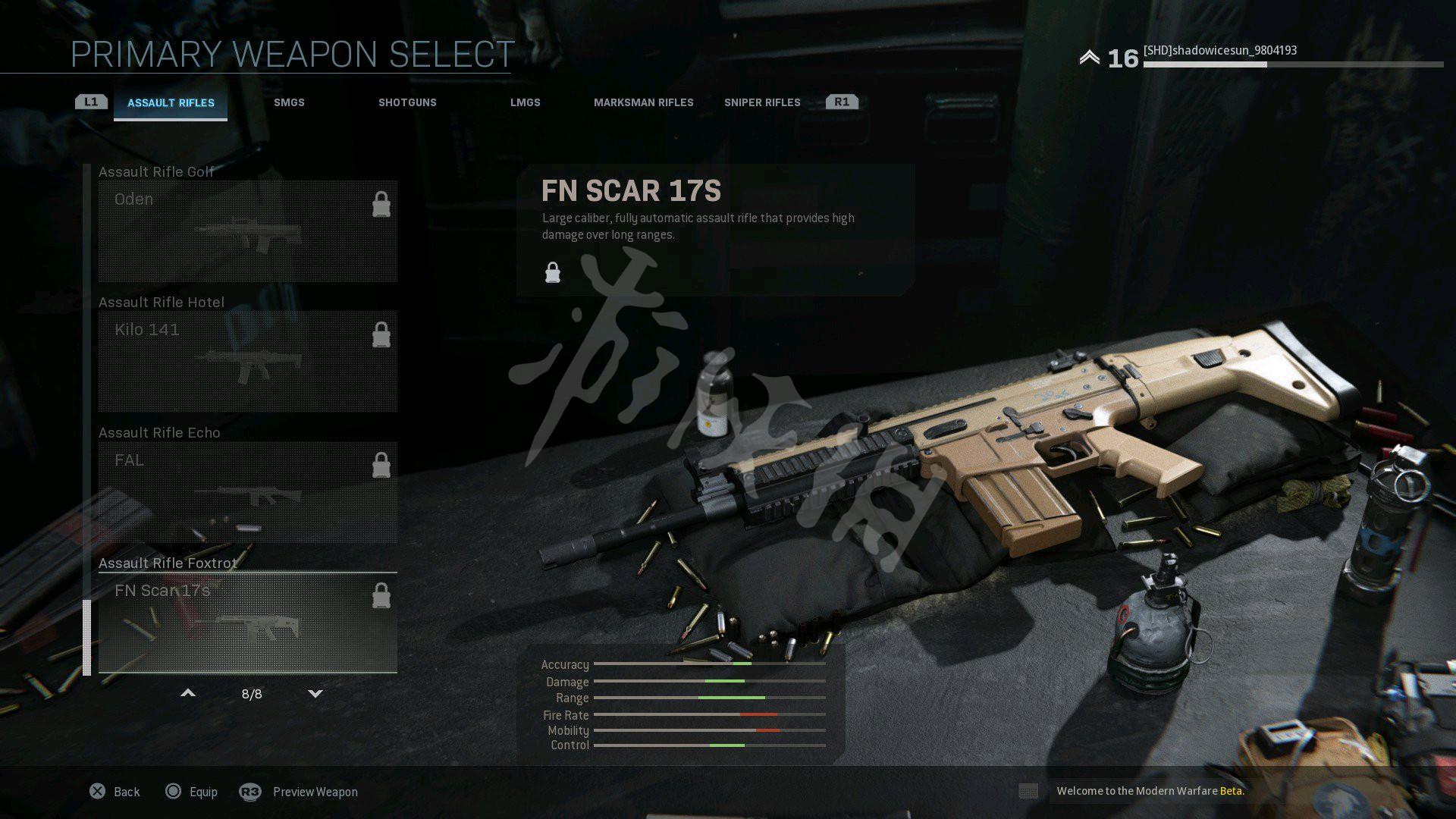This screenshot has width=1456, height=819.
Task: Select the Shotguns tab
Action: coord(407,102)
